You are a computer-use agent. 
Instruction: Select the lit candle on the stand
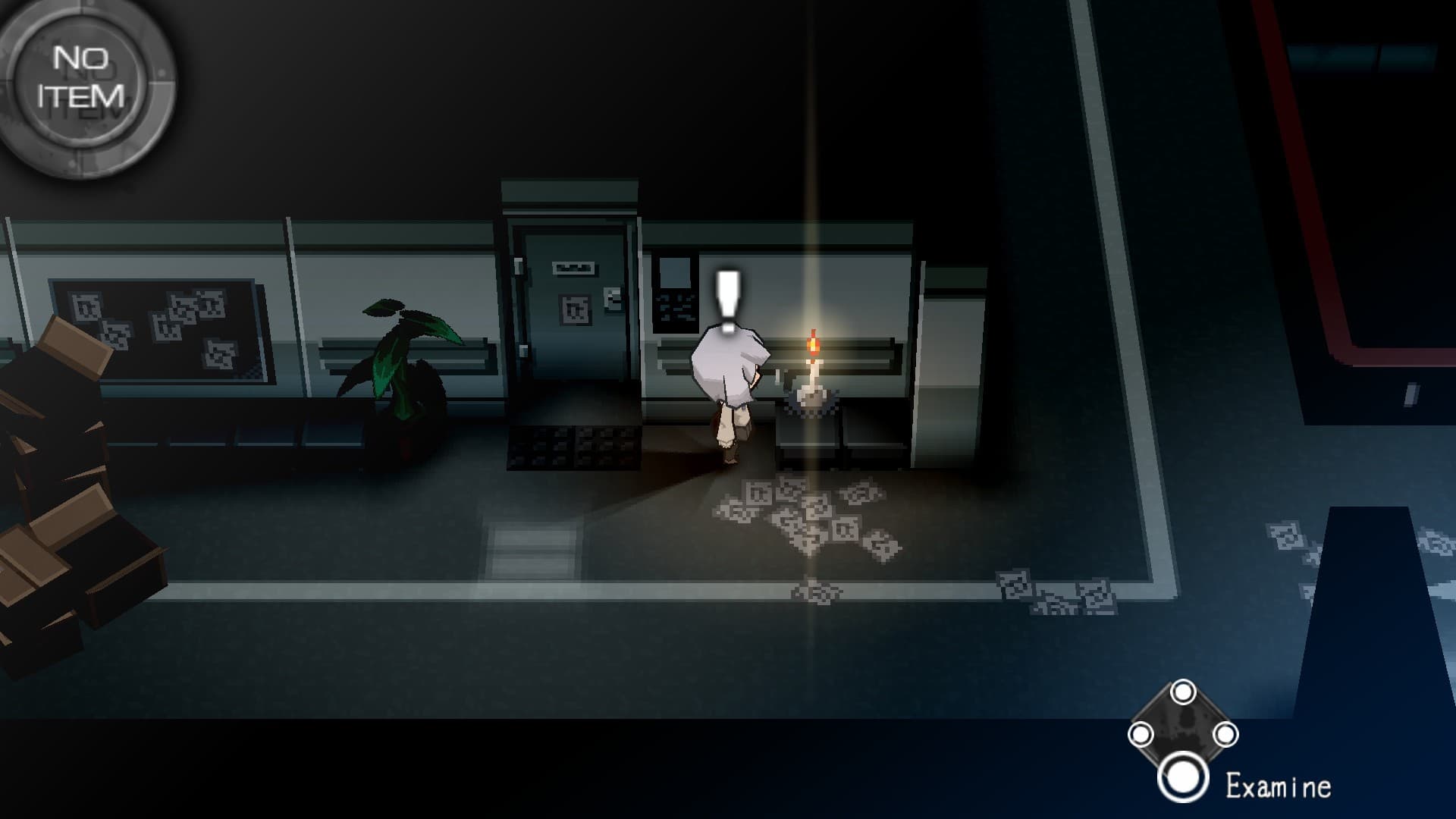point(811,356)
